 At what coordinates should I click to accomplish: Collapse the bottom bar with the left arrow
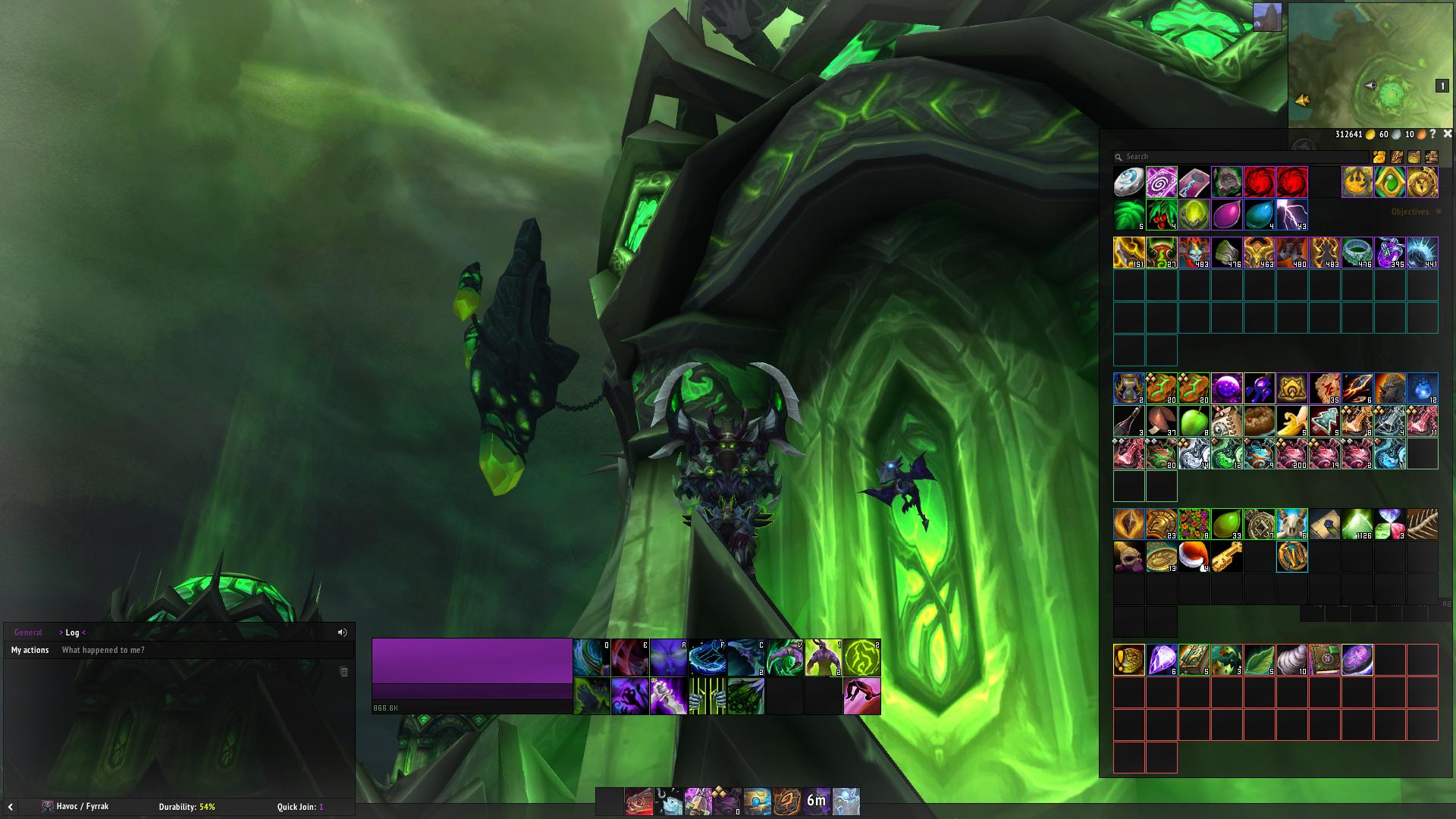tap(11, 806)
